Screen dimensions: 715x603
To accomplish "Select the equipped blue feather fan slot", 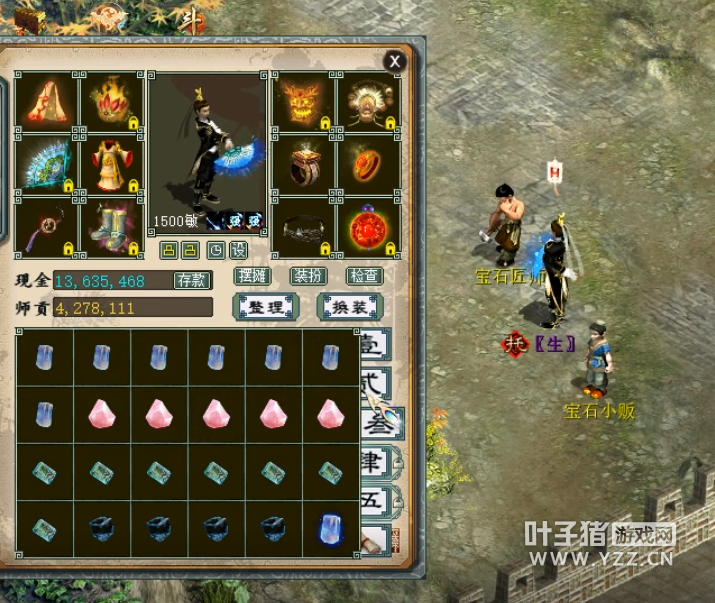I will 47,164.
